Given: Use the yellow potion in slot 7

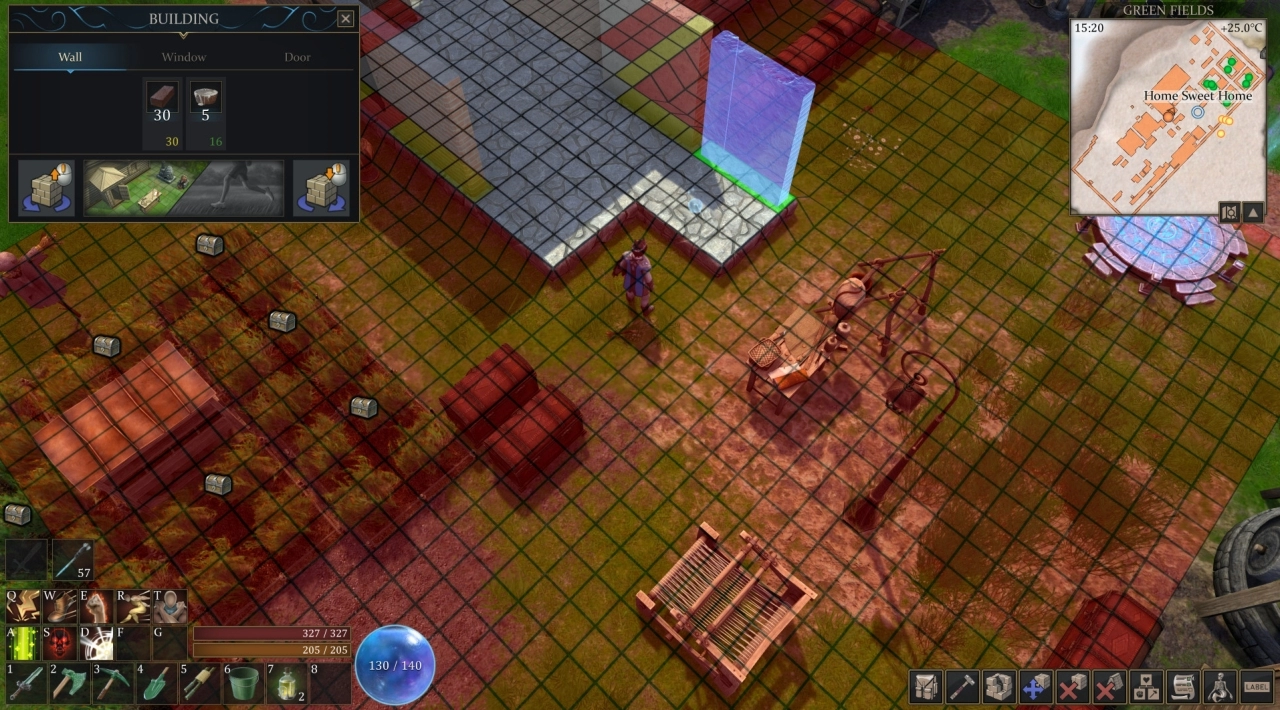Looking at the screenshot, I should click(287, 684).
